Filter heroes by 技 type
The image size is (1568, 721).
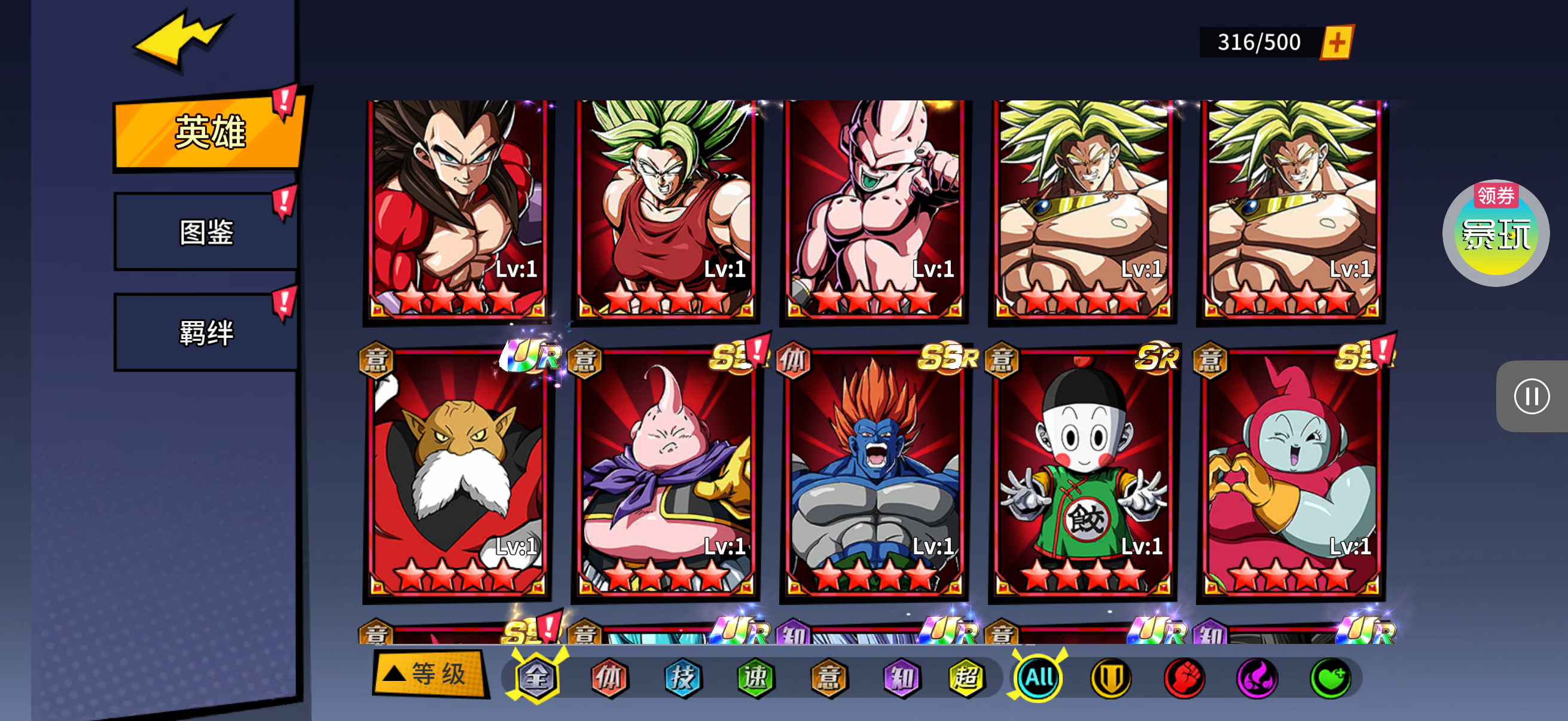point(682,677)
